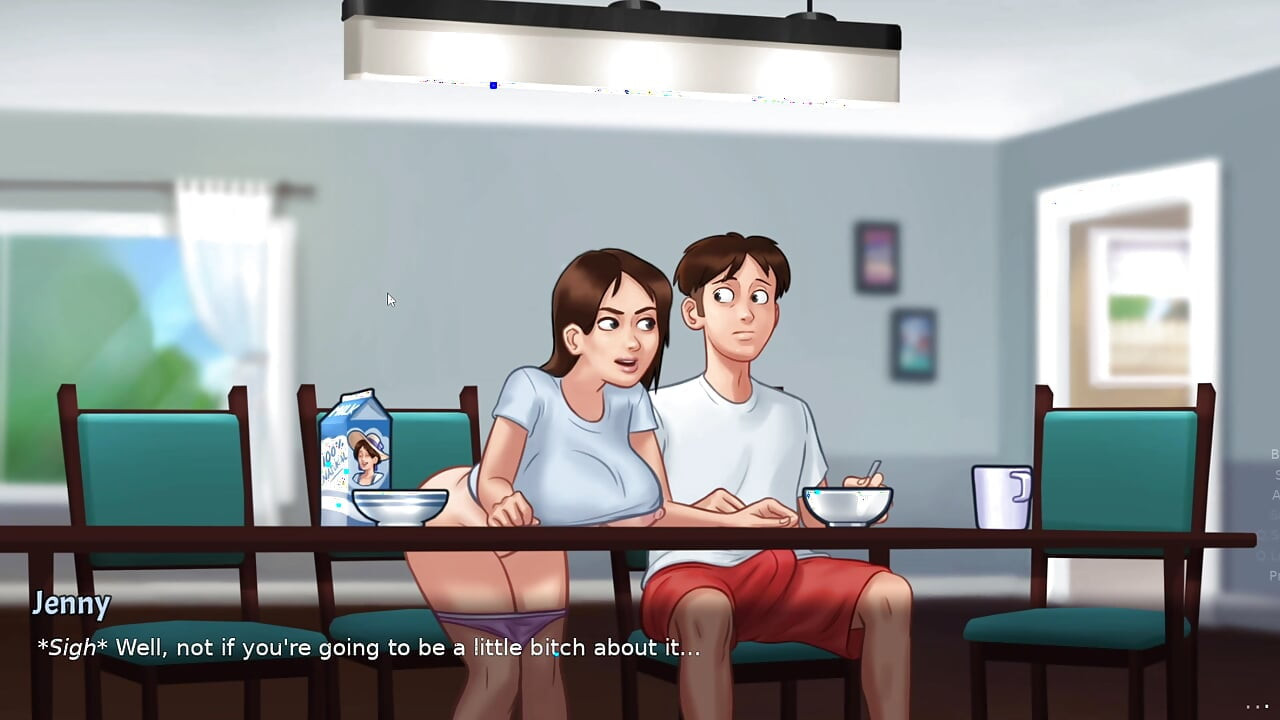Click the ellipsis wait indicator
The image size is (1280, 720).
1258,708
